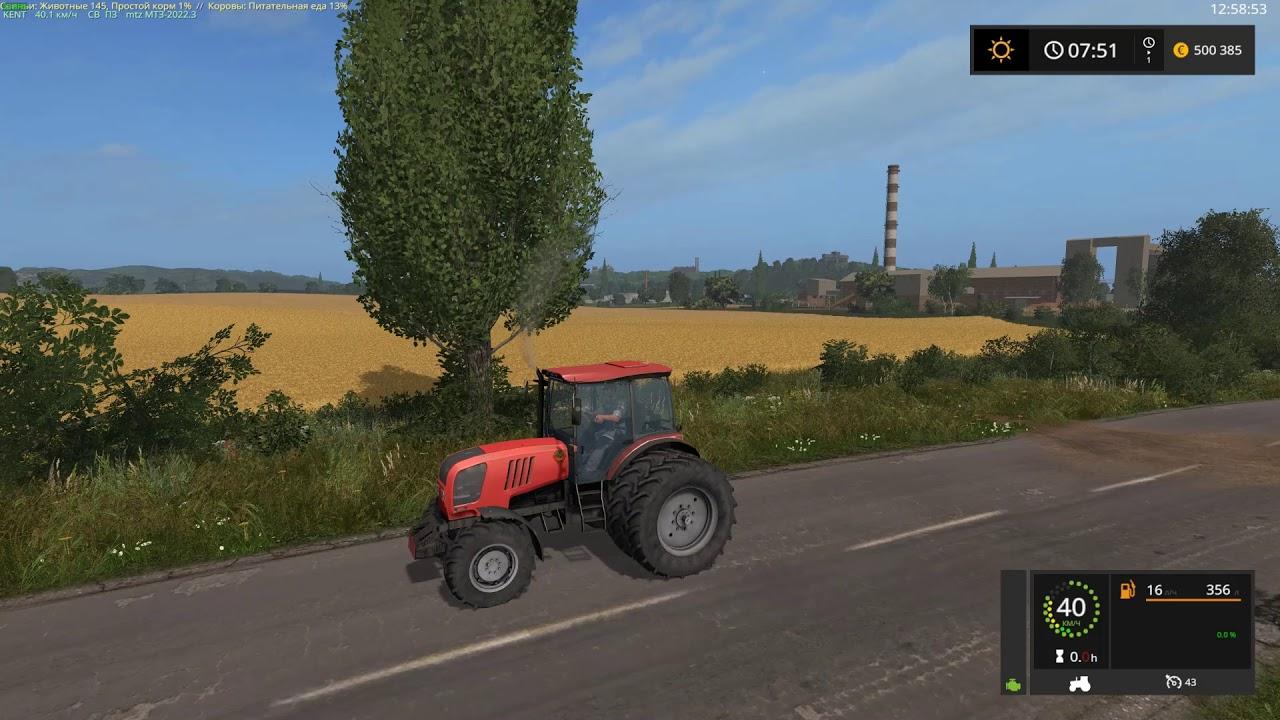Toggle the weather forecast display

[x=999, y=49]
